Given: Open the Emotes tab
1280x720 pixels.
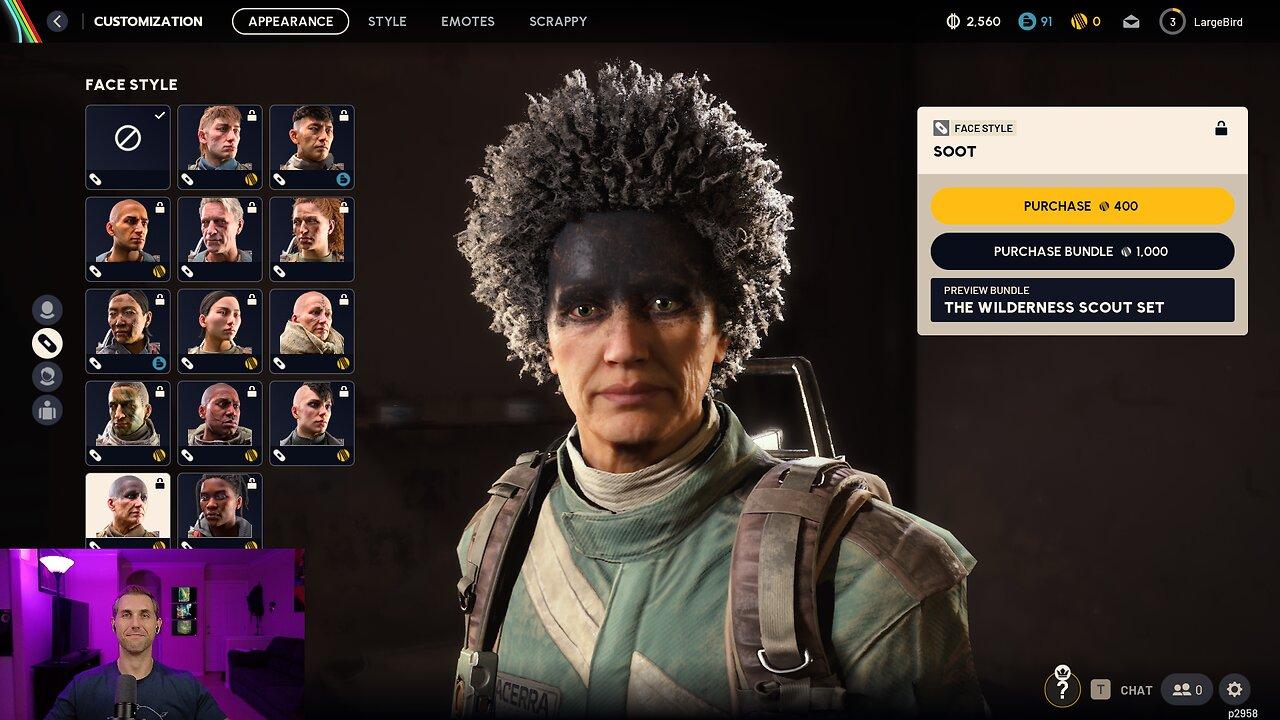Looking at the screenshot, I should tap(468, 21).
